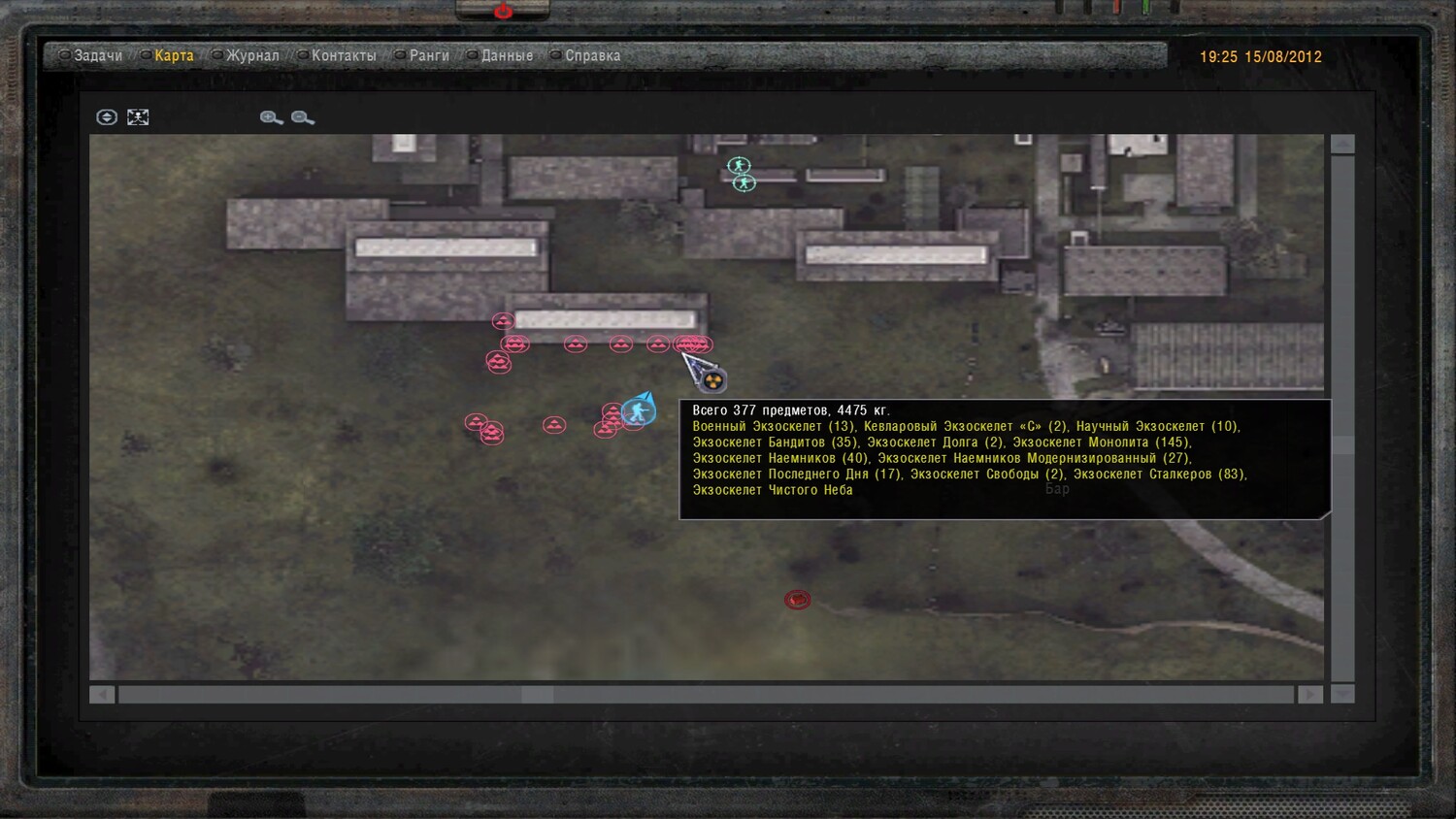The width and height of the screenshot is (1456, 819).
Task: Select the dark red marker on the map
Action: click(797, 600)
